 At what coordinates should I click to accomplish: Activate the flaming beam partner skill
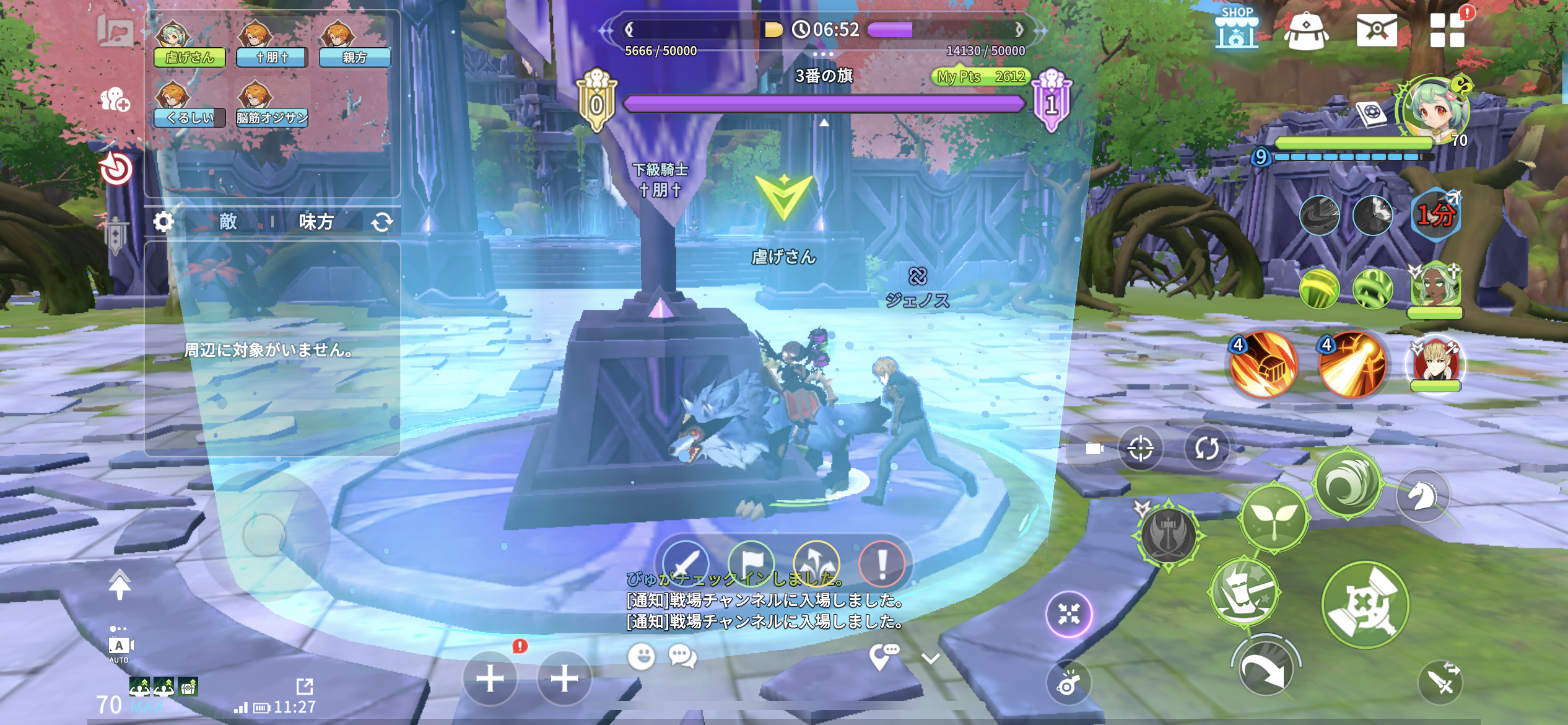(1351, 364)
